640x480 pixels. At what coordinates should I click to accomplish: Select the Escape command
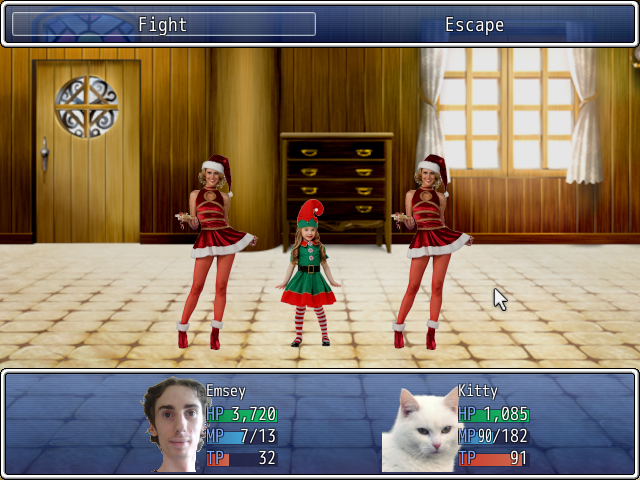[x=474, y=25]
